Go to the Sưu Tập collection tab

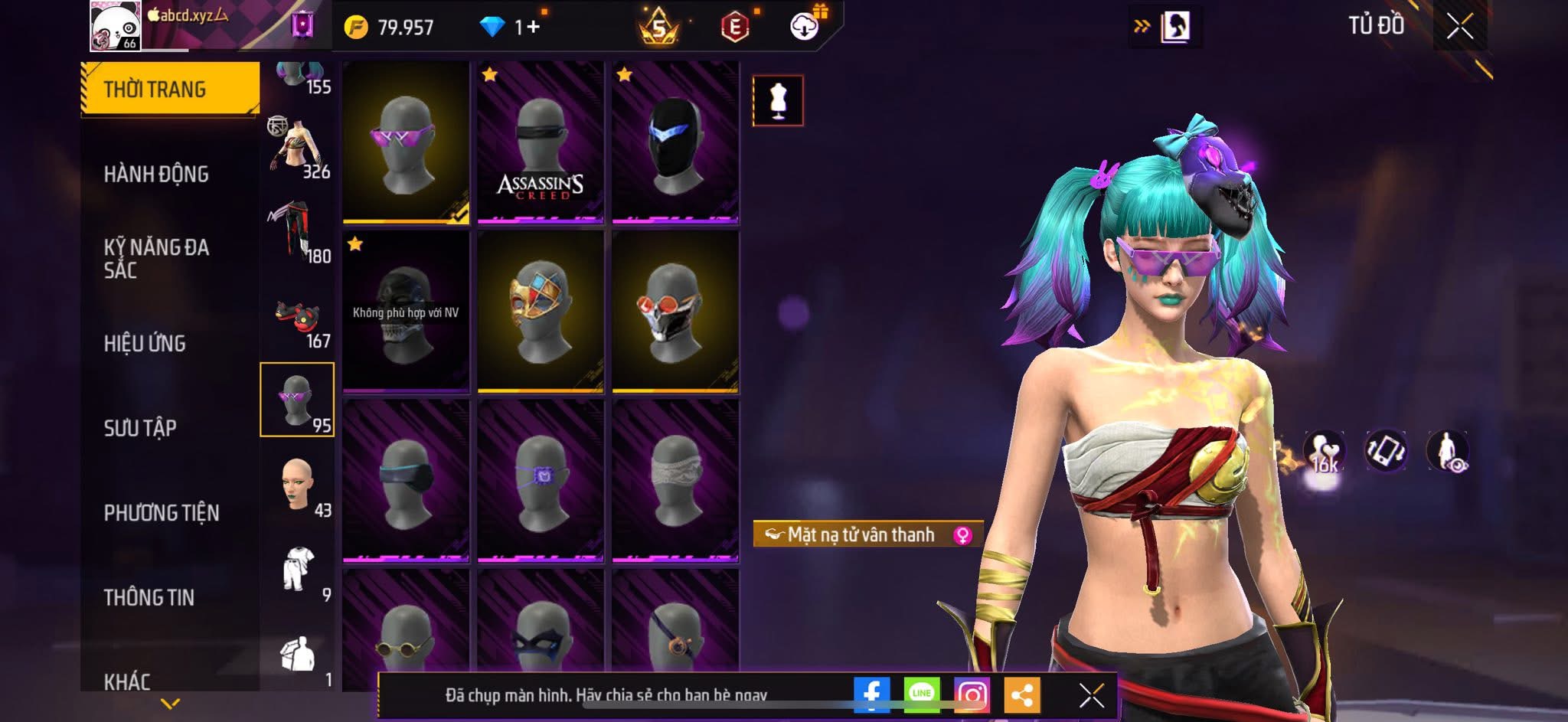(x=140, y=427)
